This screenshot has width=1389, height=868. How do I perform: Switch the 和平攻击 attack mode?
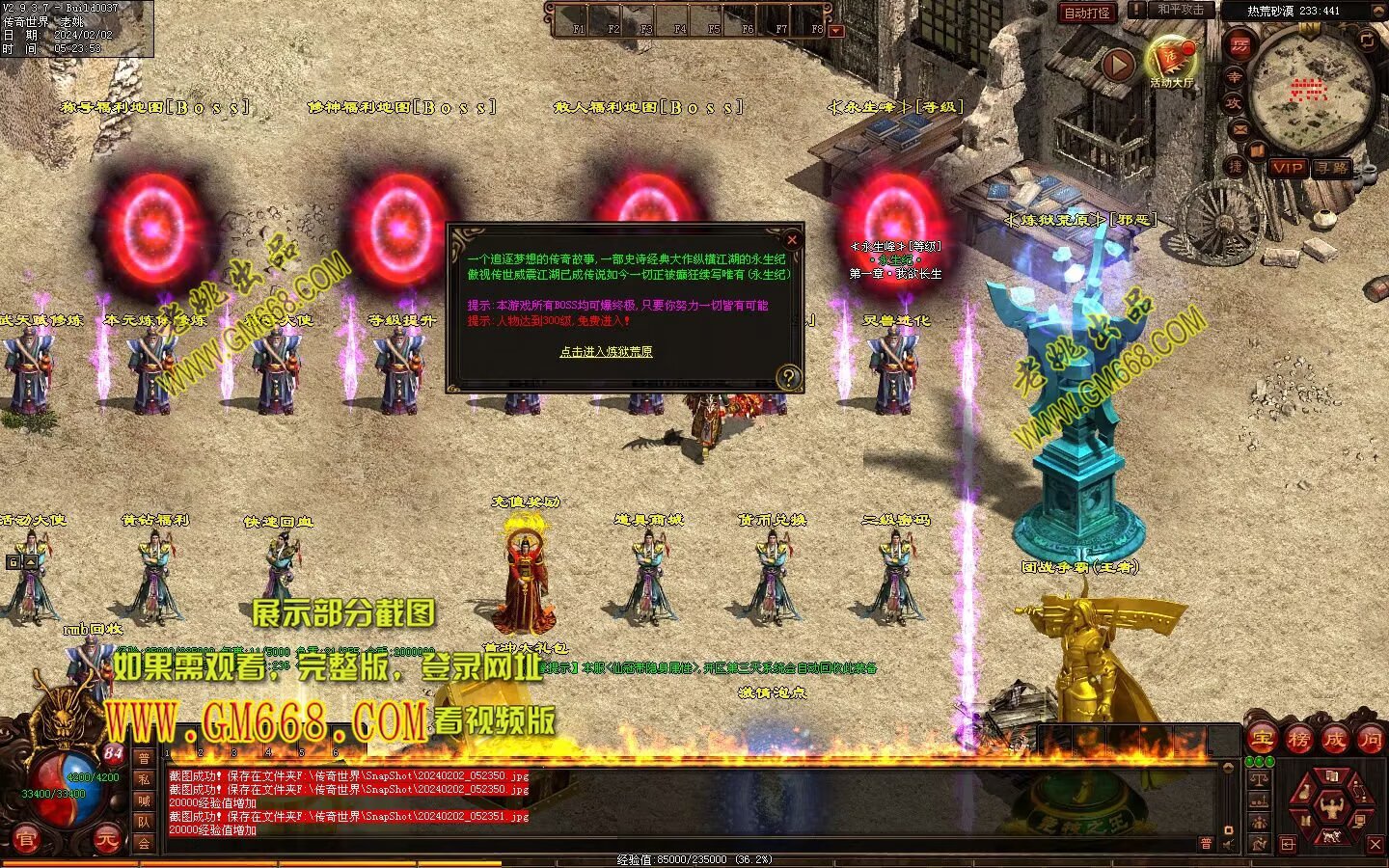pyautogui.click(x=1180, y=10)
